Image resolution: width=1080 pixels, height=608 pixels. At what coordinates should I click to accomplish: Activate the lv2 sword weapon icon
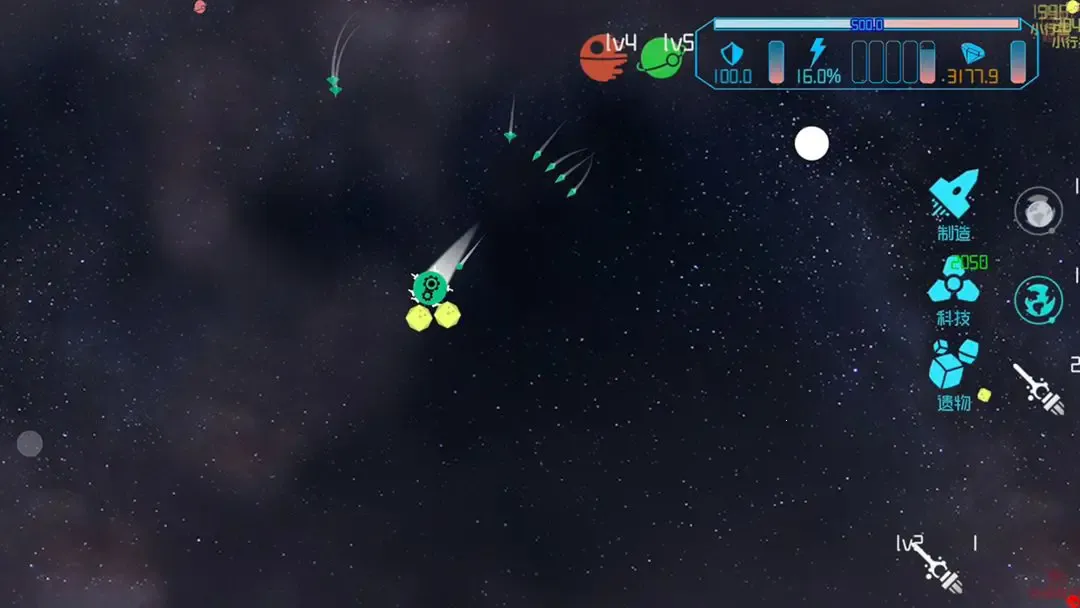[x=940, y=568]
